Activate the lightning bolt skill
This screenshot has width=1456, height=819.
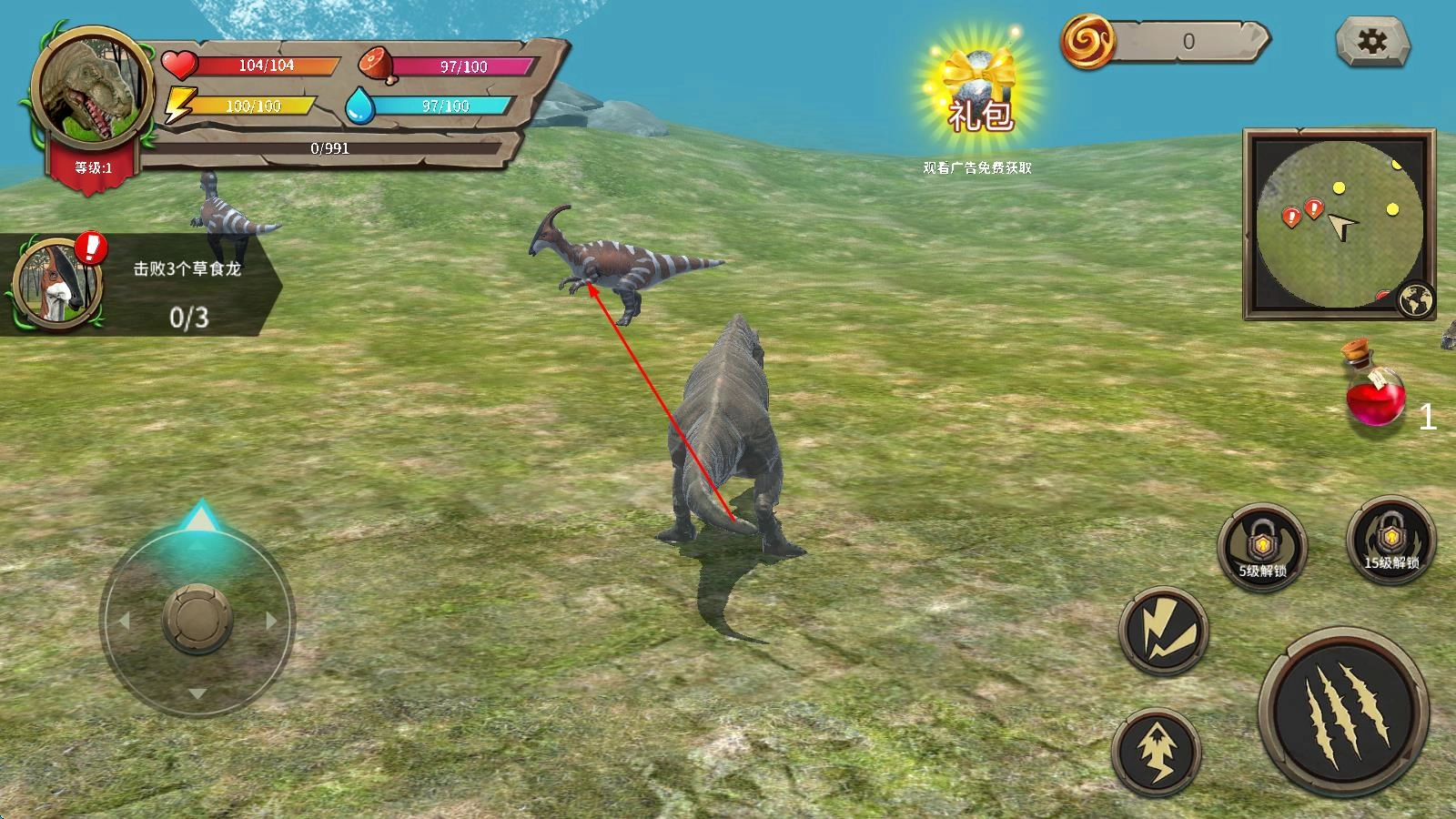1164,631
